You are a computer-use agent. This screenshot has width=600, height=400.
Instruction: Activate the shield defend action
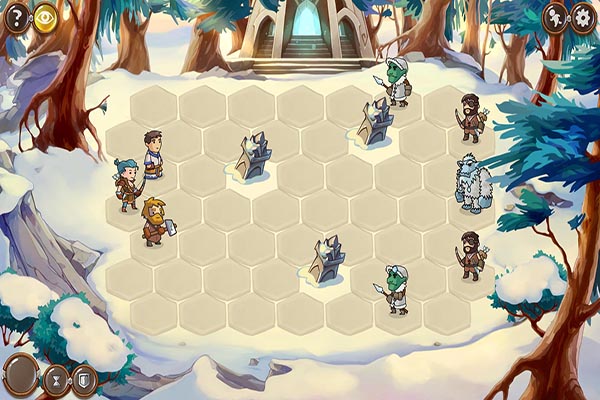84,380
